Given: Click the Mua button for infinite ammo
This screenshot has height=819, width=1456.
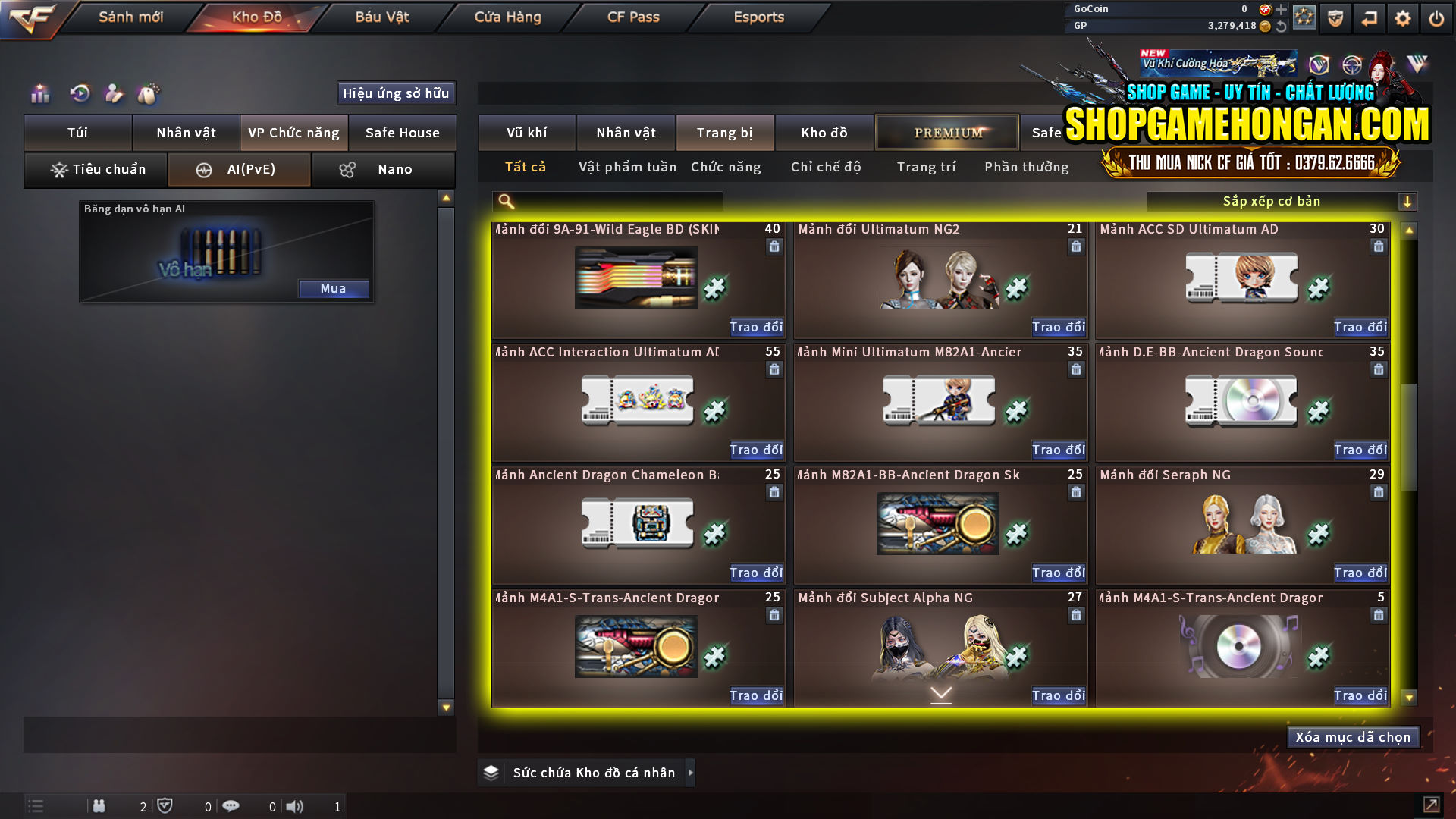Looking at the screenshot, I should click(x=334, y=288).
